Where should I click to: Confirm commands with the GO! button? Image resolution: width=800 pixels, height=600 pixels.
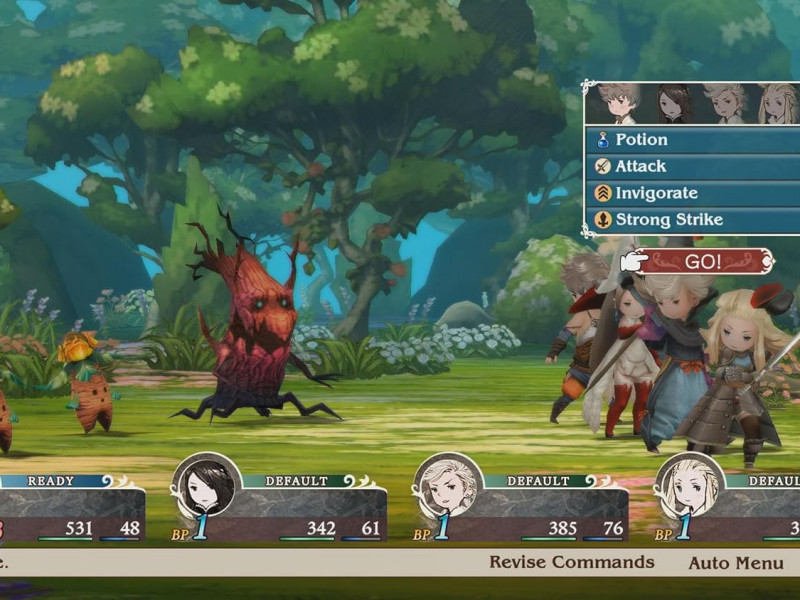click(703, 262)
